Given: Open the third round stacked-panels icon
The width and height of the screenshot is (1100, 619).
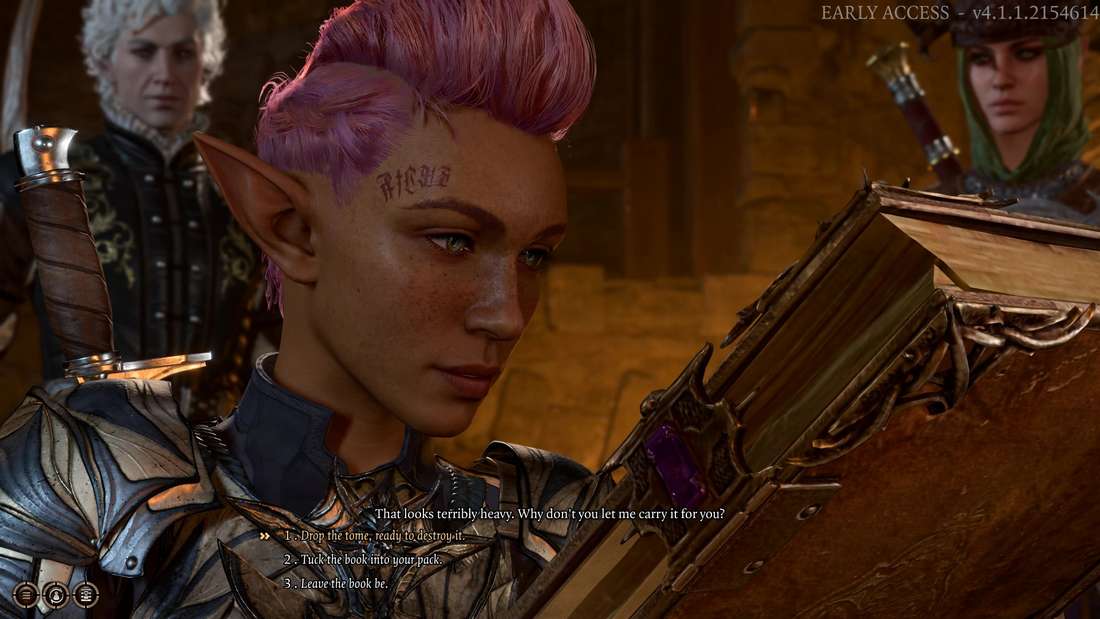Looking at the screenshot, I should 86,595.
